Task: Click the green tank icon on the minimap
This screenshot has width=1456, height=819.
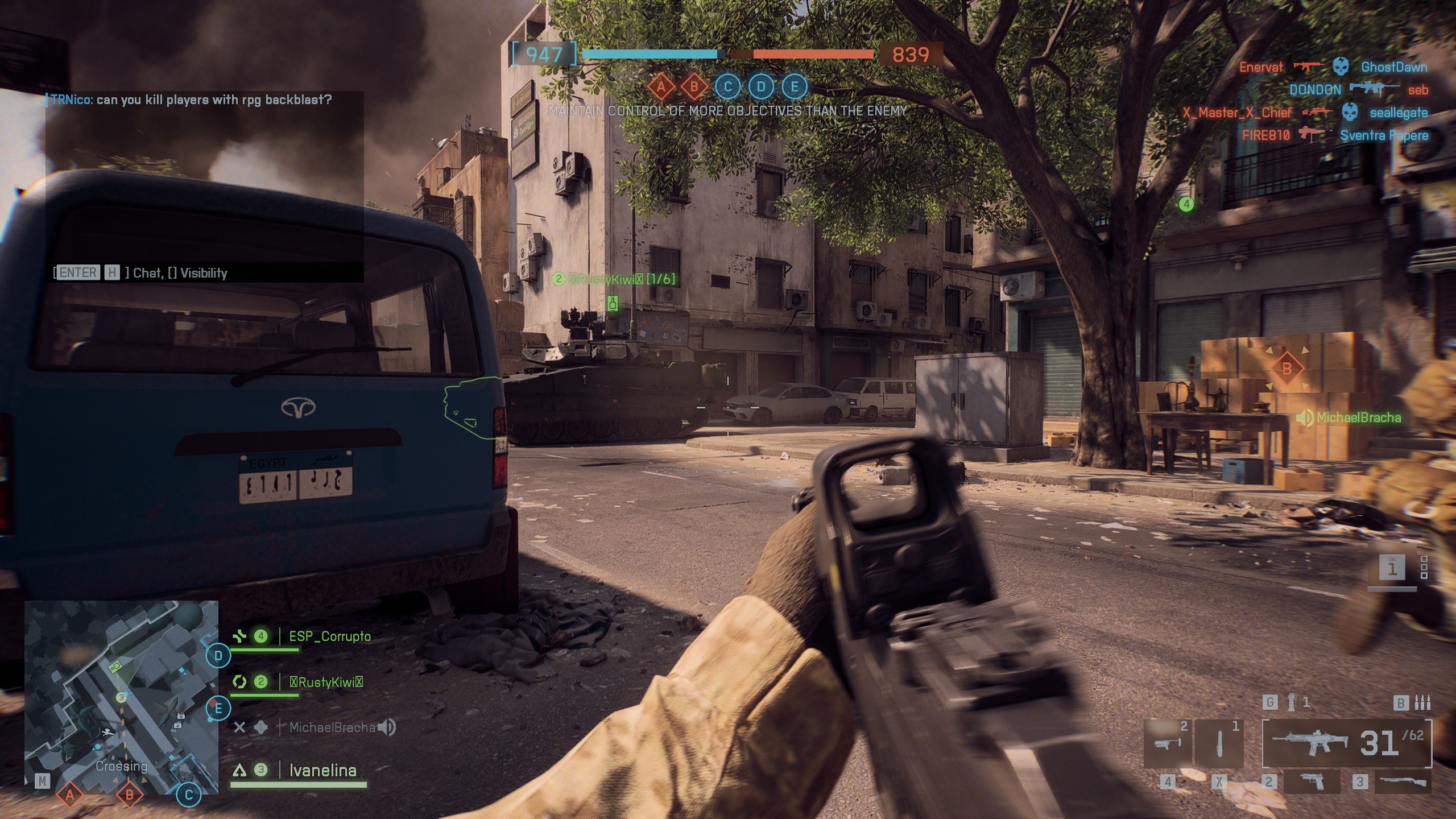Action: (116, 665)
